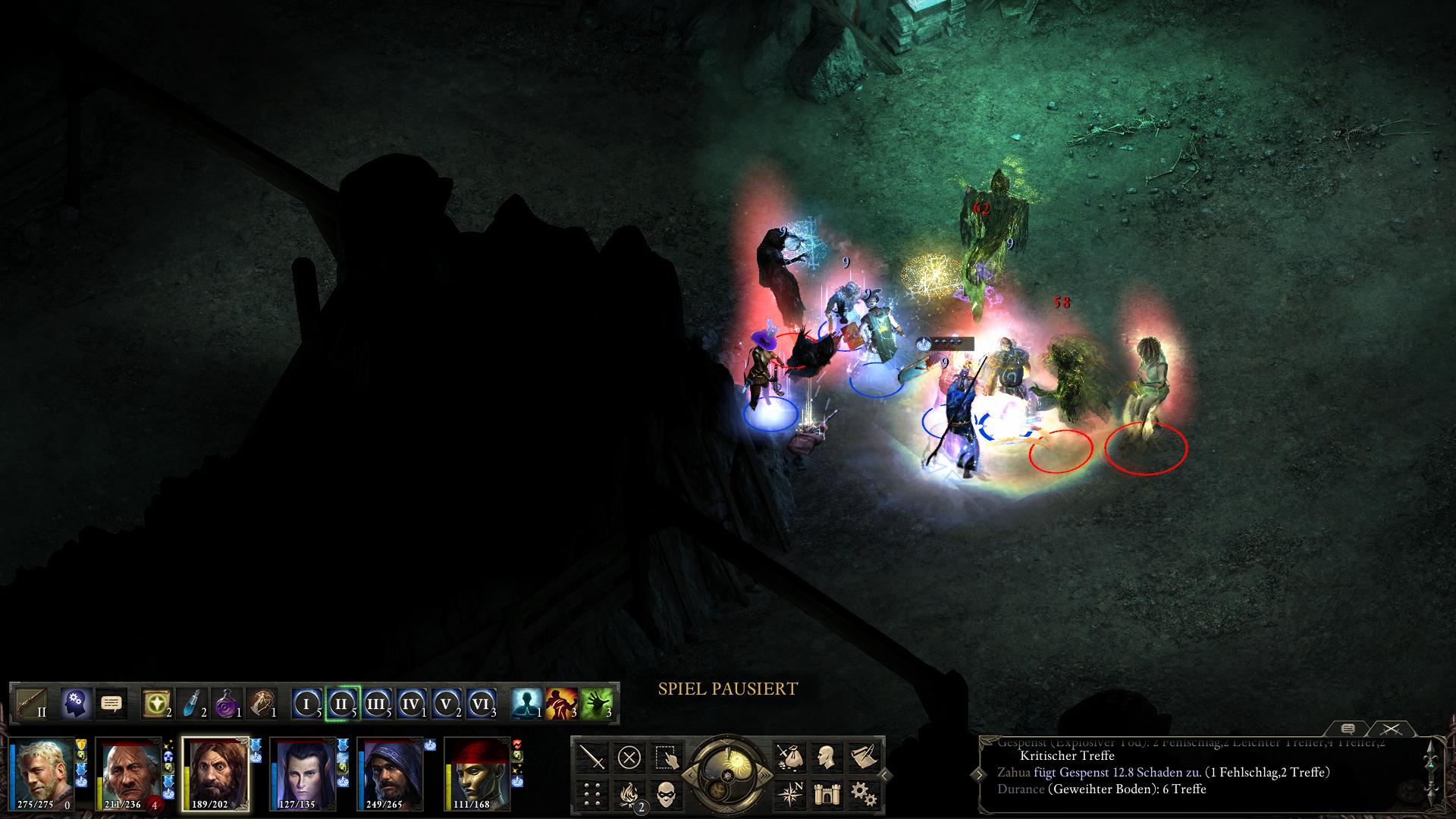Activate the green hand ability
This screenshot has height=819, width=1456.
point(596,703)
